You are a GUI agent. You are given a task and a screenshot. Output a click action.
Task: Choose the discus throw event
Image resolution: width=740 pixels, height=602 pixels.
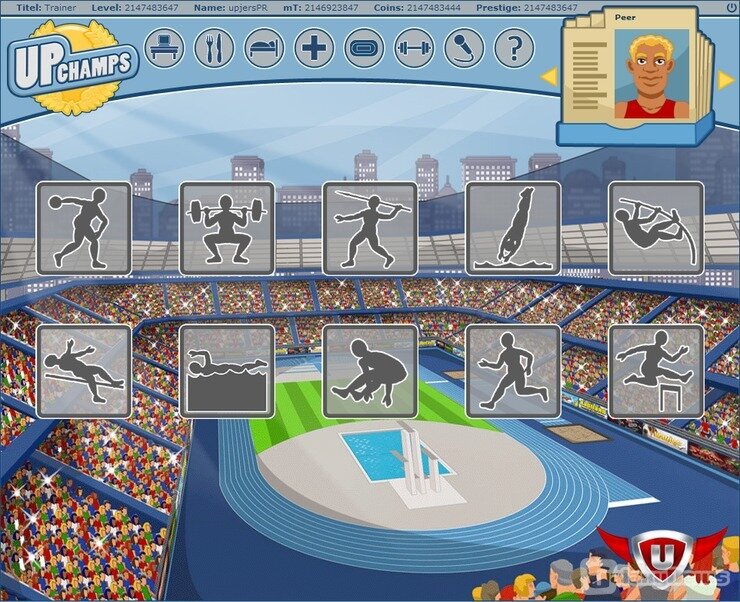pyautogui.click(x=84, y=228)
